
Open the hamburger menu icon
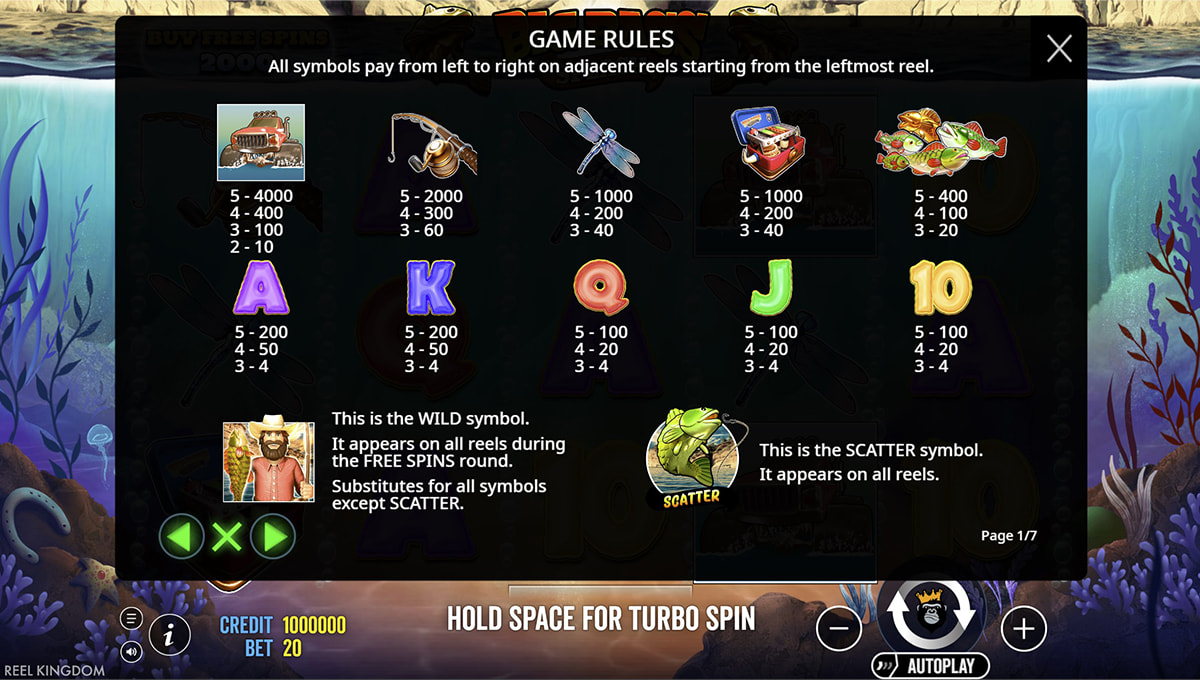coord(131,618)
